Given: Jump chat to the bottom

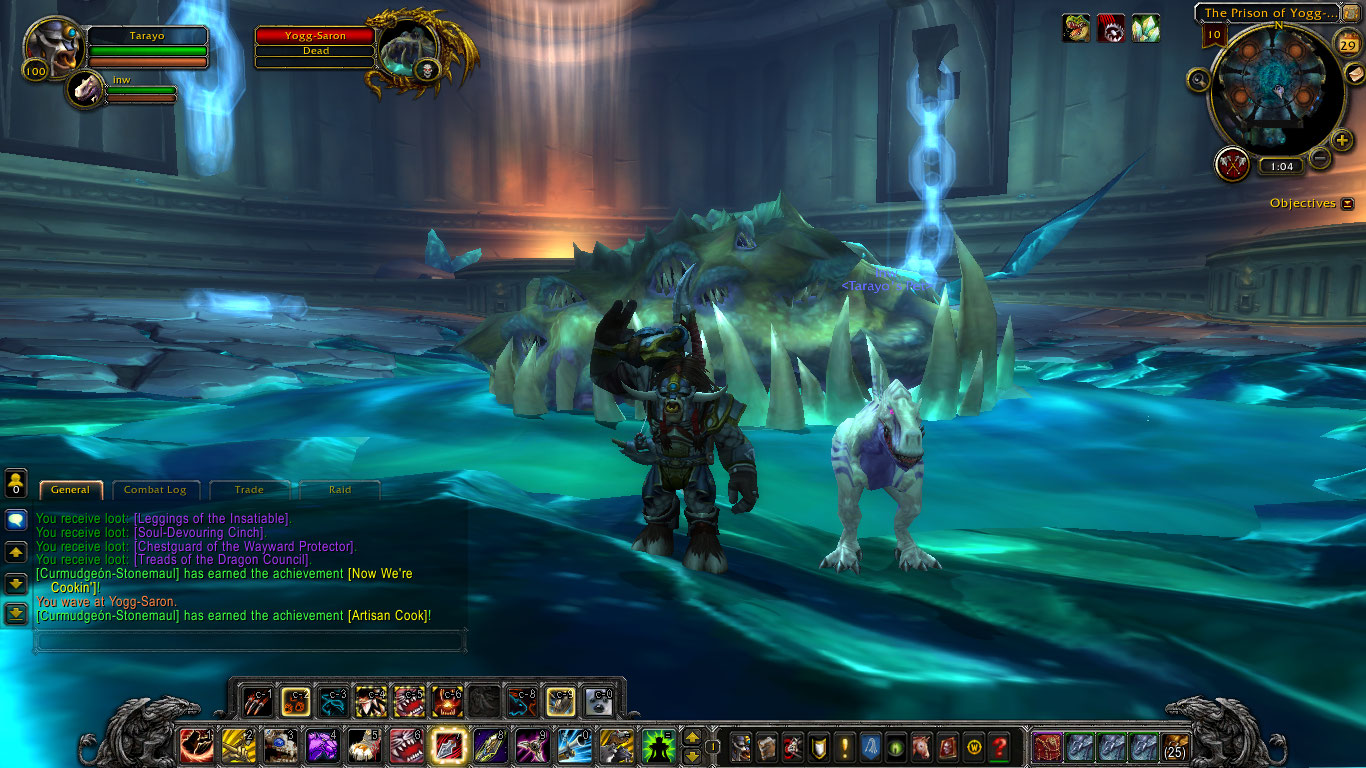Looking at the screenshot, I should (x=16, y=613).
